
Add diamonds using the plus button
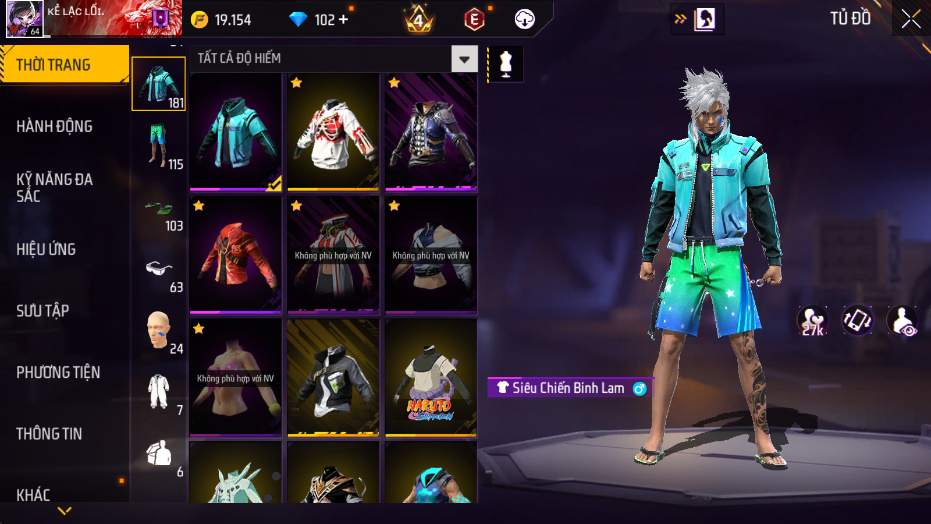[x=344, y=20]
